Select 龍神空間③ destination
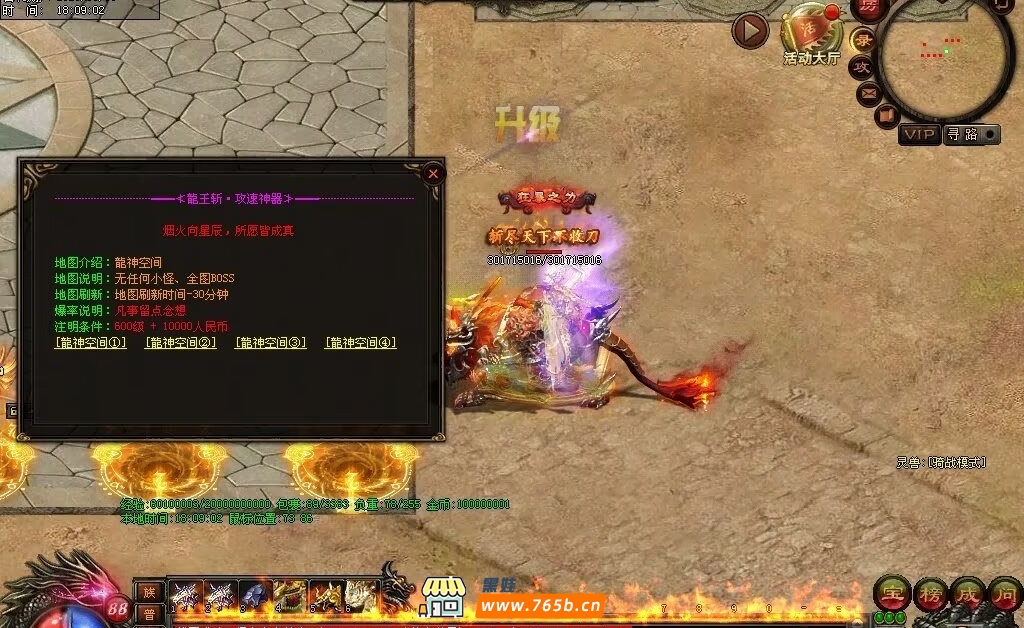This screenshot has height=628, width=1024. coord(270,343)
